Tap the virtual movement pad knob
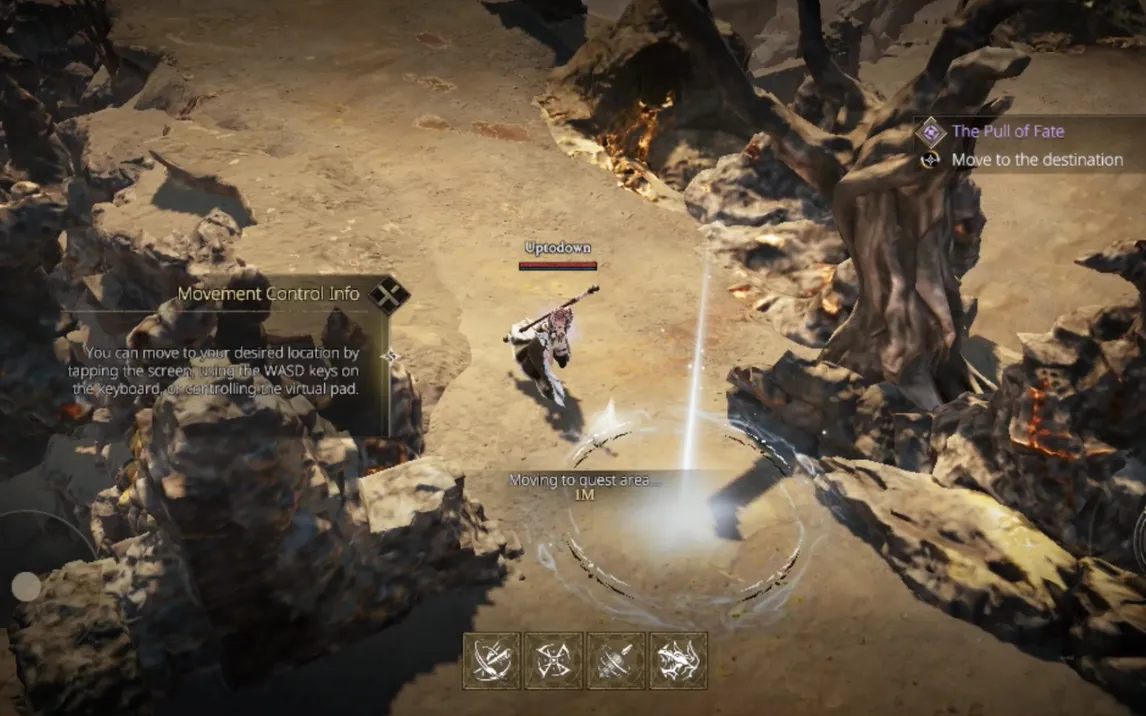Screen dimensions: 1146x716 pyautogui.click(x=26, y=587)
